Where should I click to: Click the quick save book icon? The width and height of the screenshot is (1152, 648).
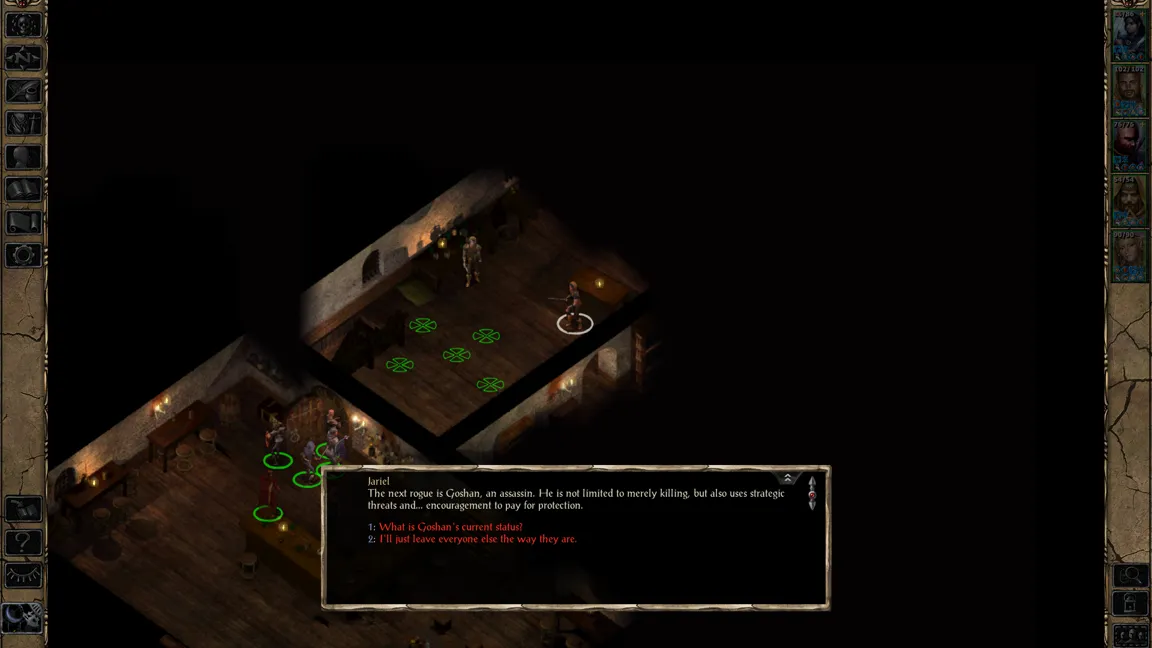[x=24, y=510]
